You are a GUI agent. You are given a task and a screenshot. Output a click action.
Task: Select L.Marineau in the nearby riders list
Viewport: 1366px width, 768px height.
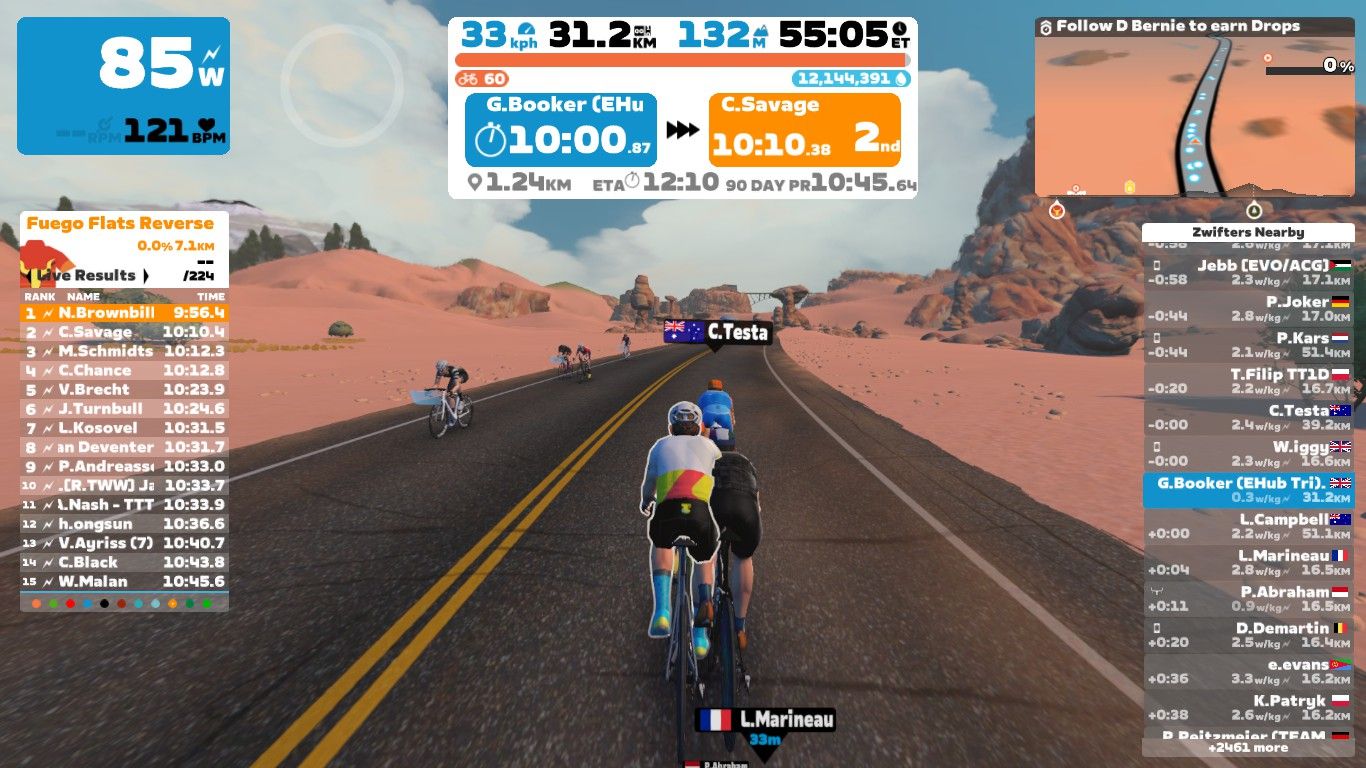tap(1248, 563)
